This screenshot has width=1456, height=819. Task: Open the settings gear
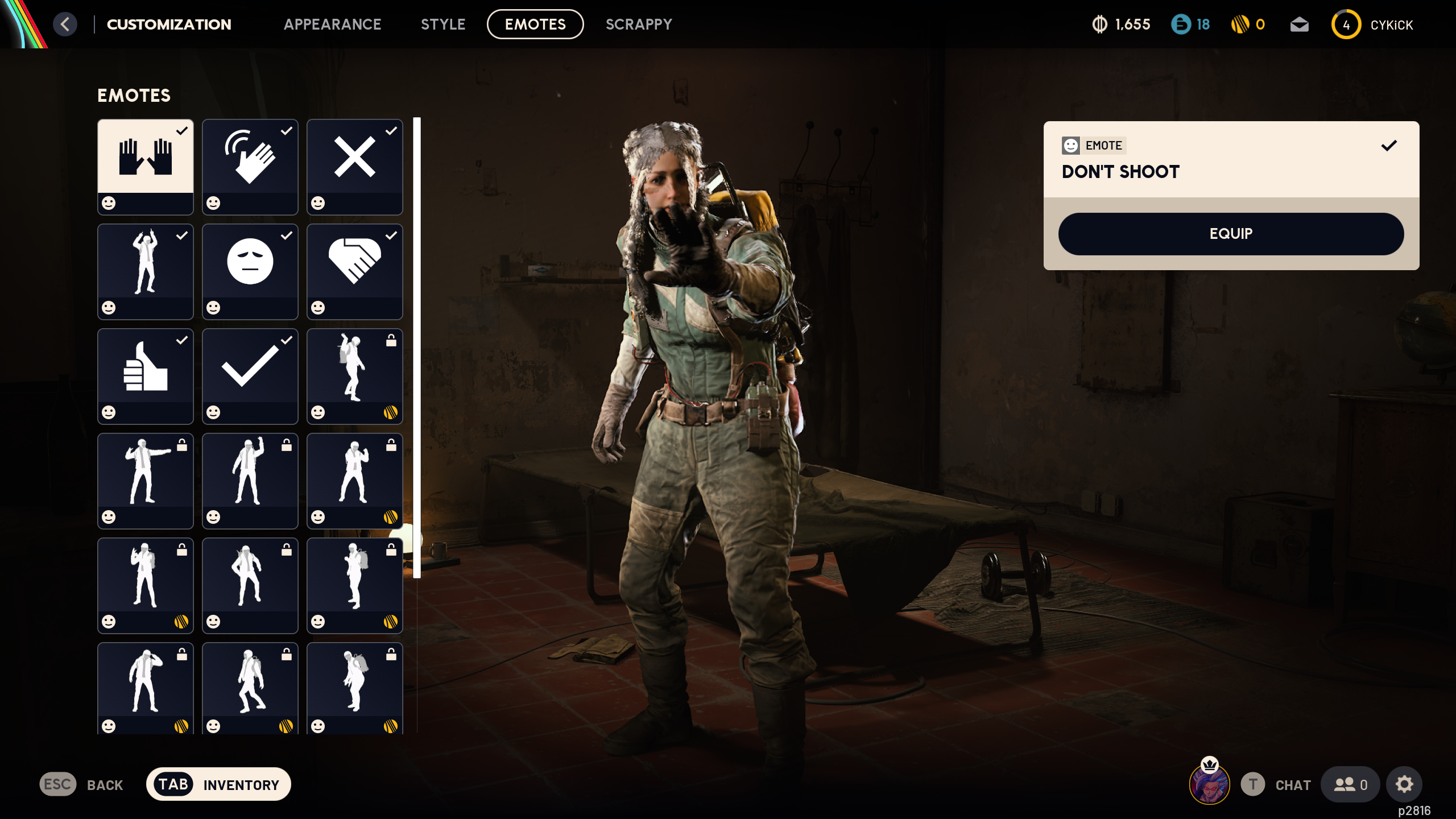[1404, 784]
